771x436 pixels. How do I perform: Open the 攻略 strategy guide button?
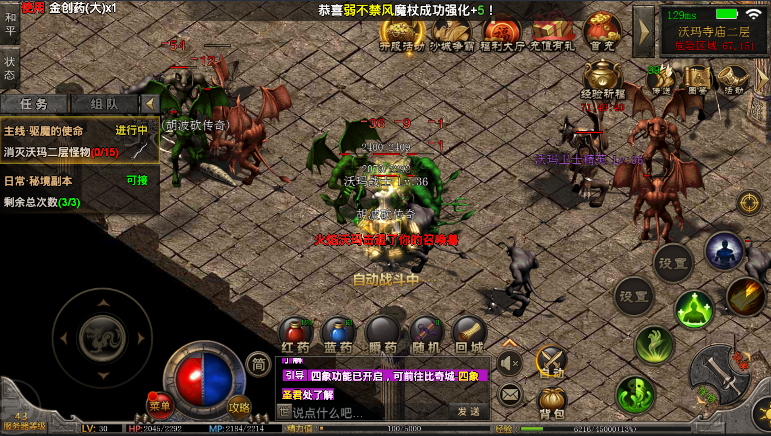tap(239, 405)
